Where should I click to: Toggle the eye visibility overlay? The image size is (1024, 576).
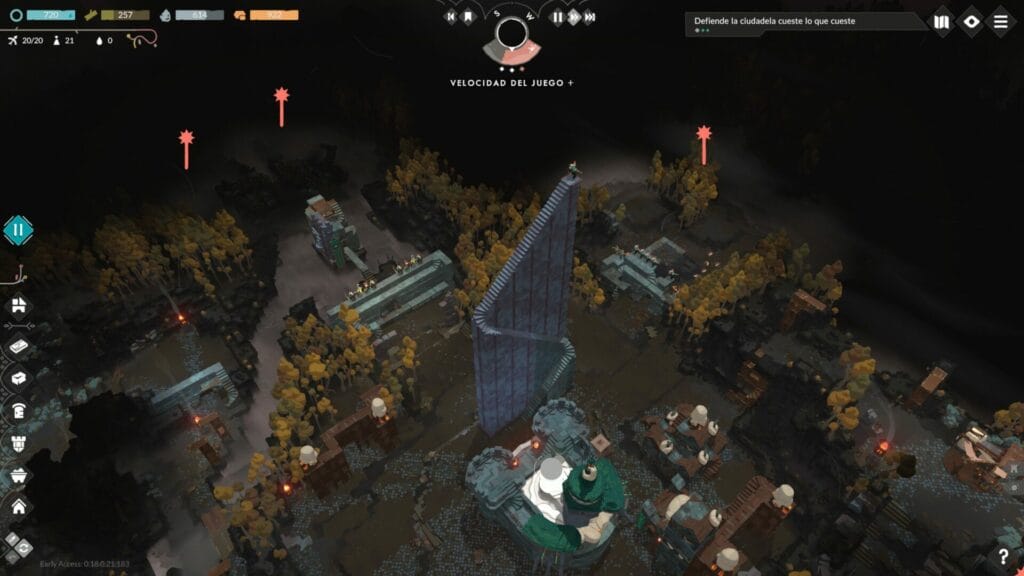(971, 21)
